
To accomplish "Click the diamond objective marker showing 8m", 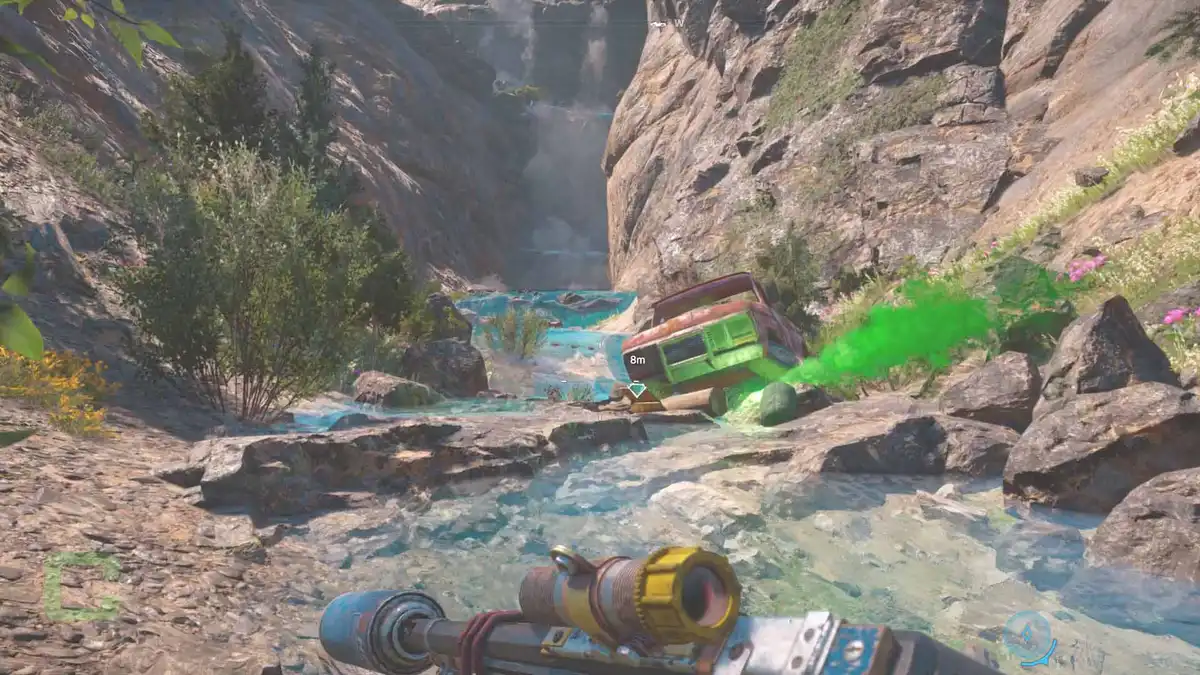I will [x=637, y=389].
